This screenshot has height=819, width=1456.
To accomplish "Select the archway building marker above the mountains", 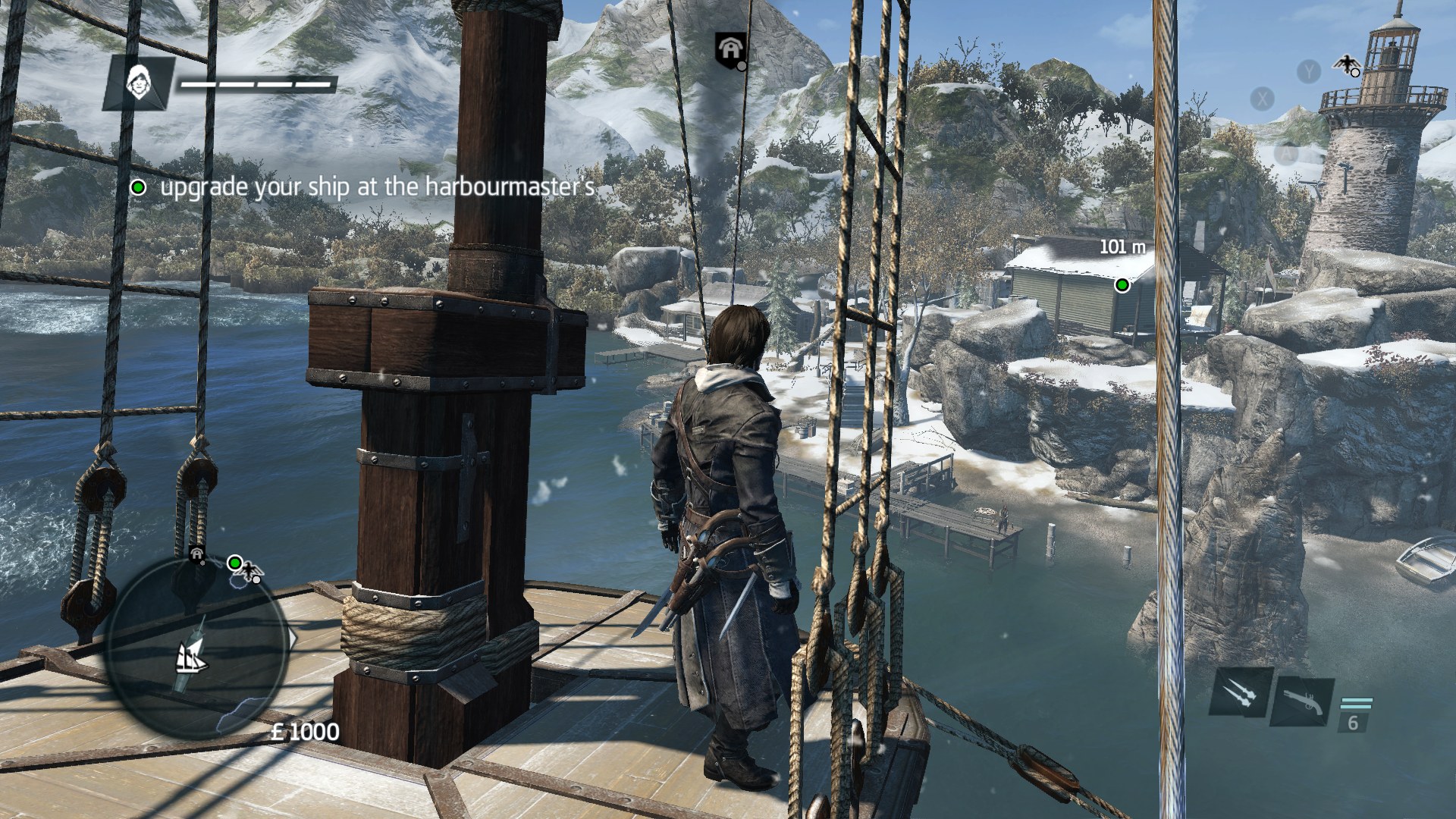I will [731, 49].
